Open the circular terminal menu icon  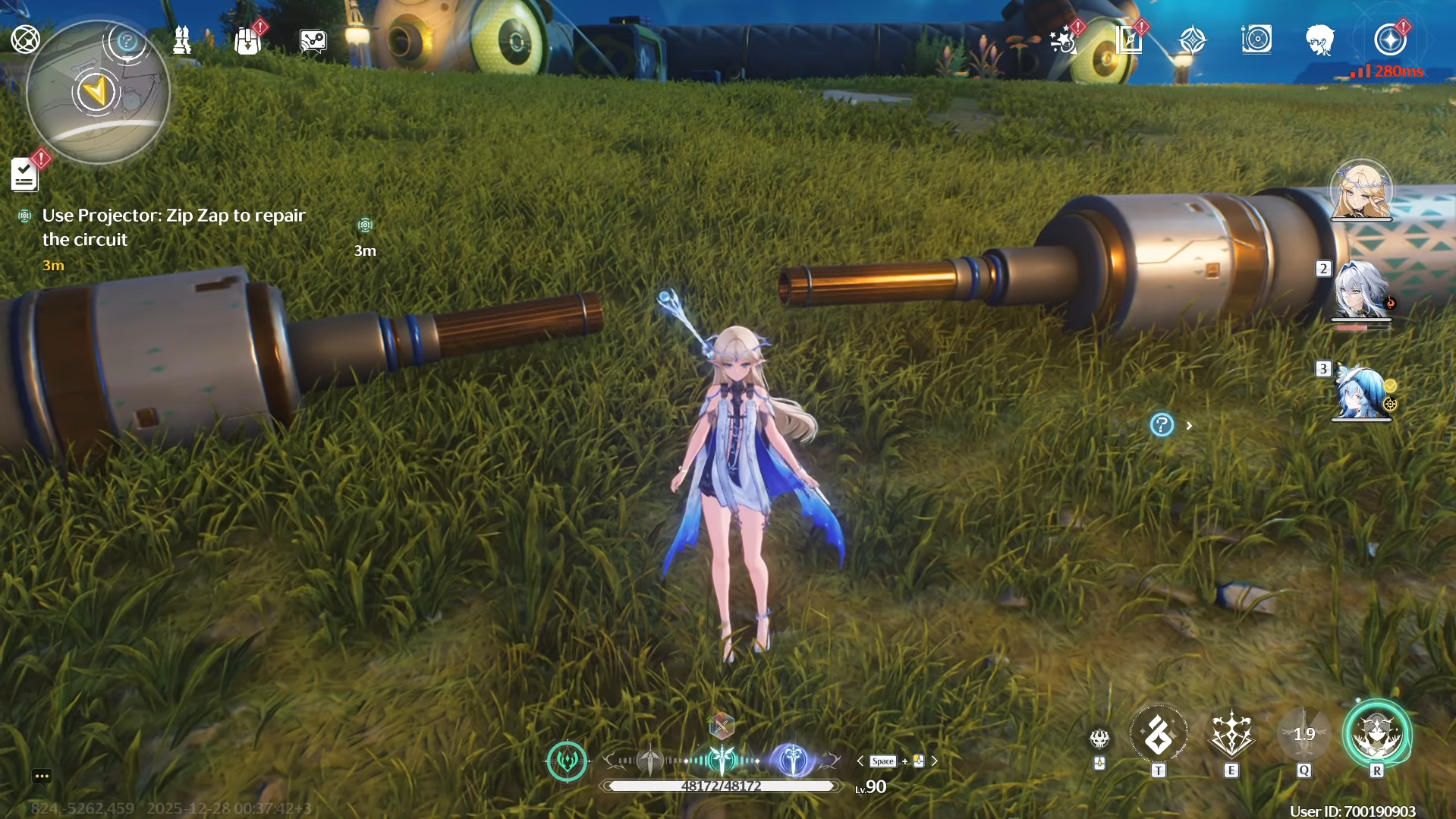25,39
